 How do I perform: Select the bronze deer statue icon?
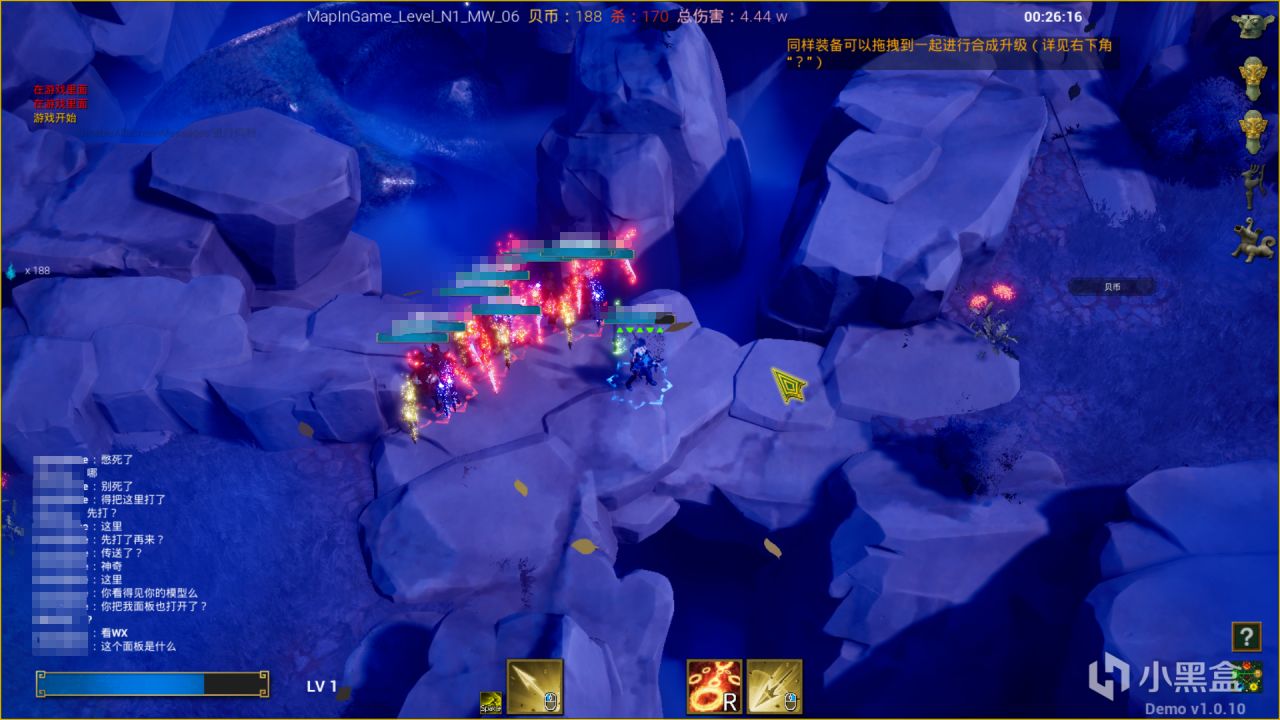[x=1253, y=184]
